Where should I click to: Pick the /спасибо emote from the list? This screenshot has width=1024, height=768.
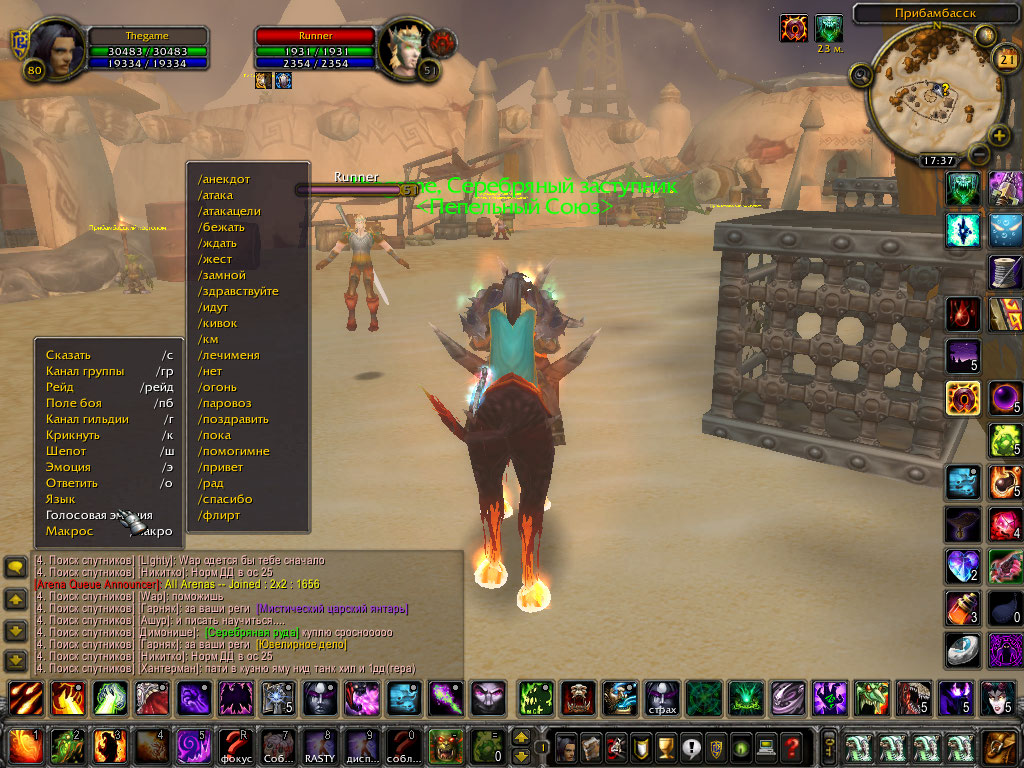pyautogui.click(x=225, y=499)
